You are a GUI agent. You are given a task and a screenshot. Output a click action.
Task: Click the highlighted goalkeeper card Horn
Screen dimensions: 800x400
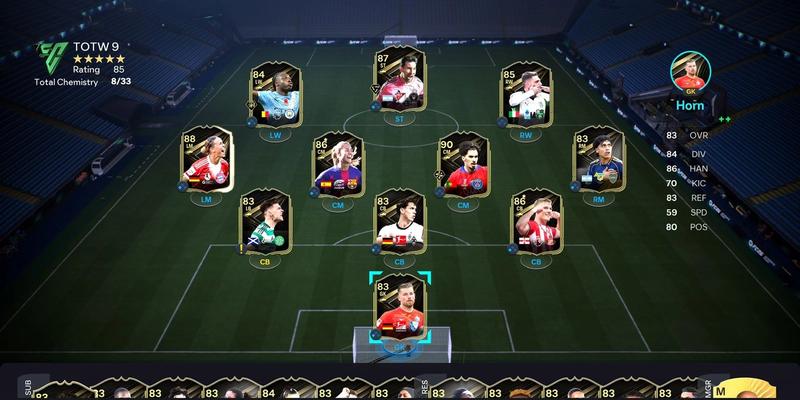pyautogui.click(x=399, y=305)
